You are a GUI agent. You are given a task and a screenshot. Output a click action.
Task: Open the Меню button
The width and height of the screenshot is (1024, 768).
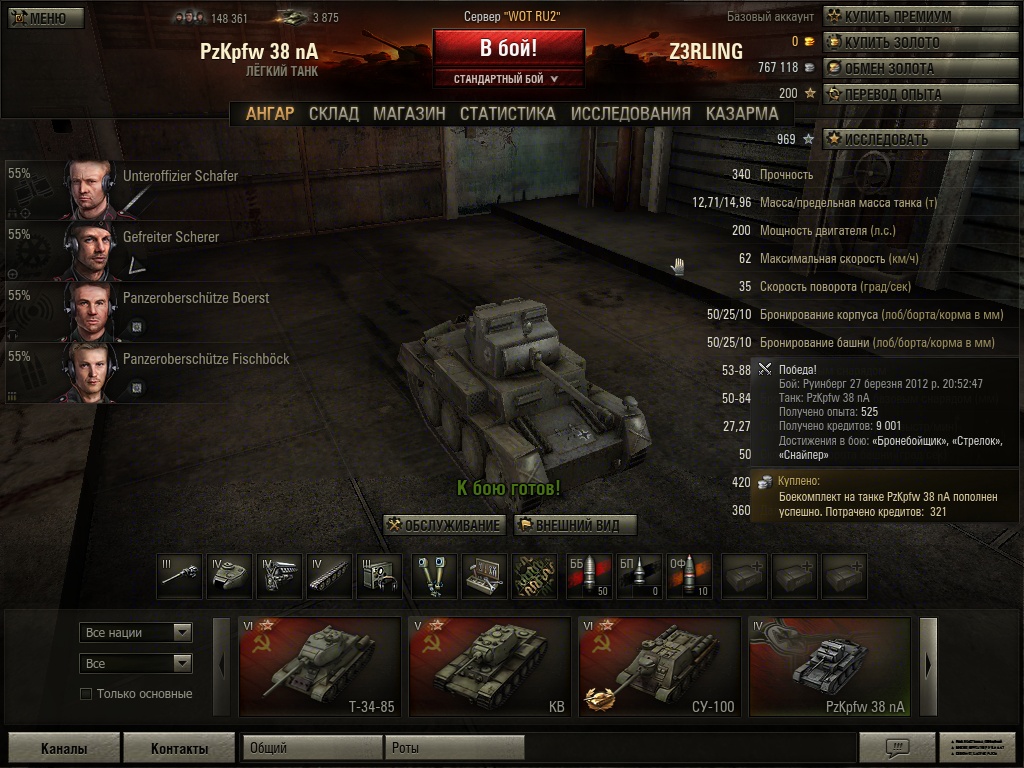[46, 18]
